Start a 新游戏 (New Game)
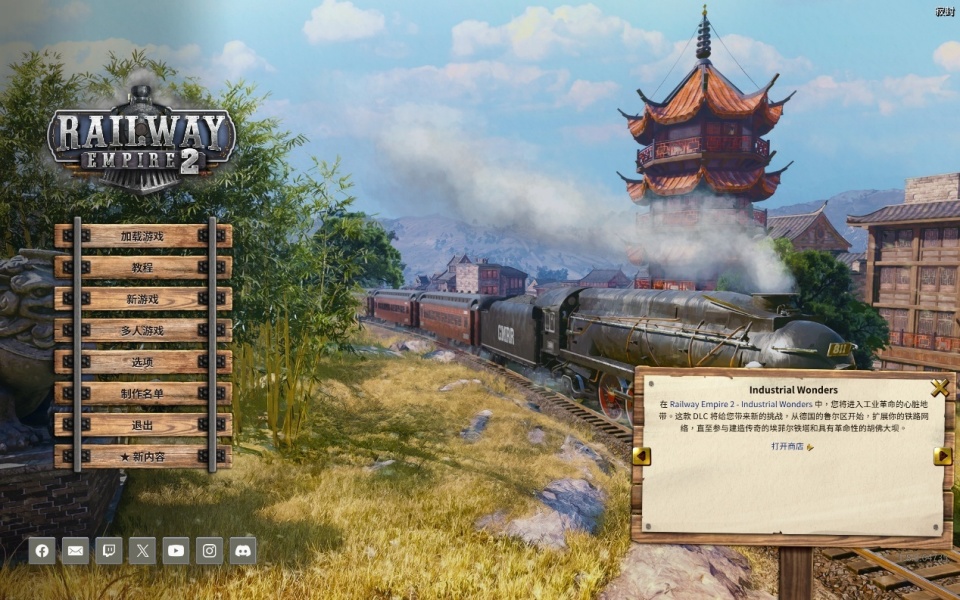This screenshot has width=960, height=600. (x=142, y=299)
